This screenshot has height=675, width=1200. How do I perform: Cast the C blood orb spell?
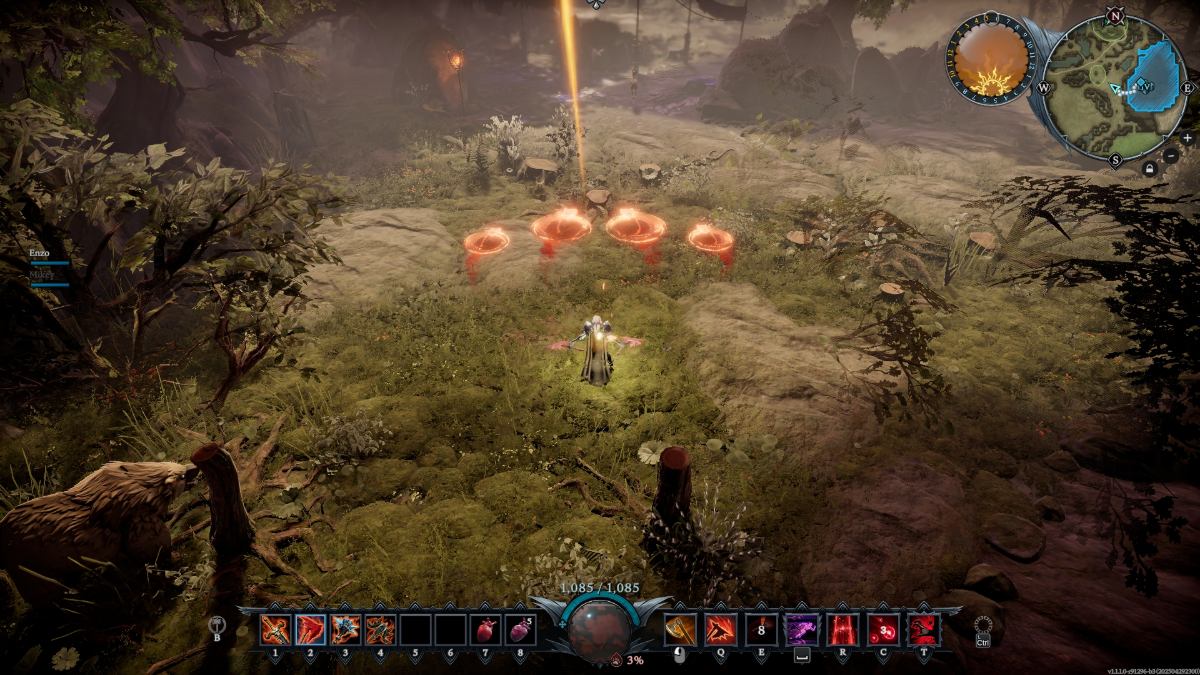click(882, 629)
